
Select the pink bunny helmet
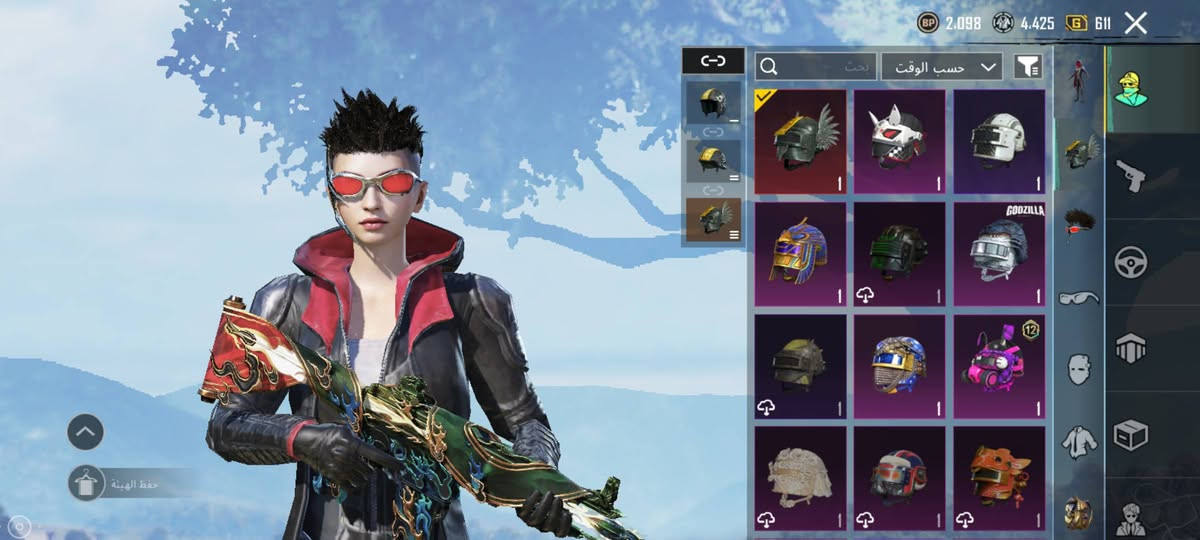(998, 366)
